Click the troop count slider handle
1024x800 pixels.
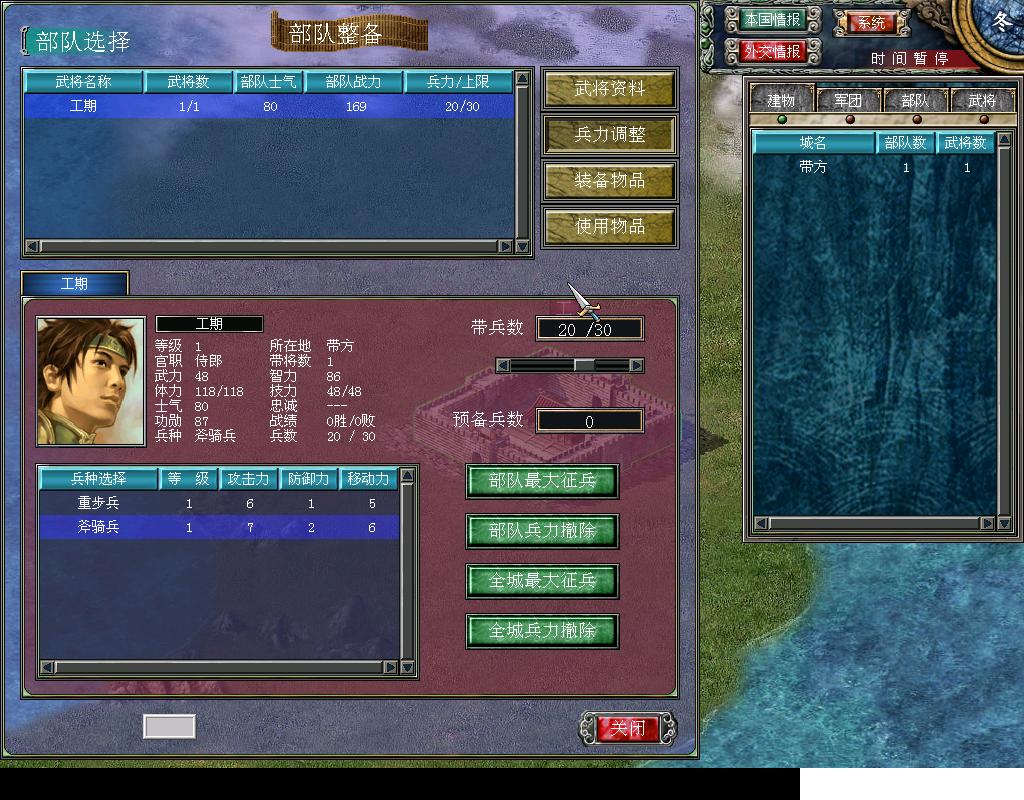[584, 366]
